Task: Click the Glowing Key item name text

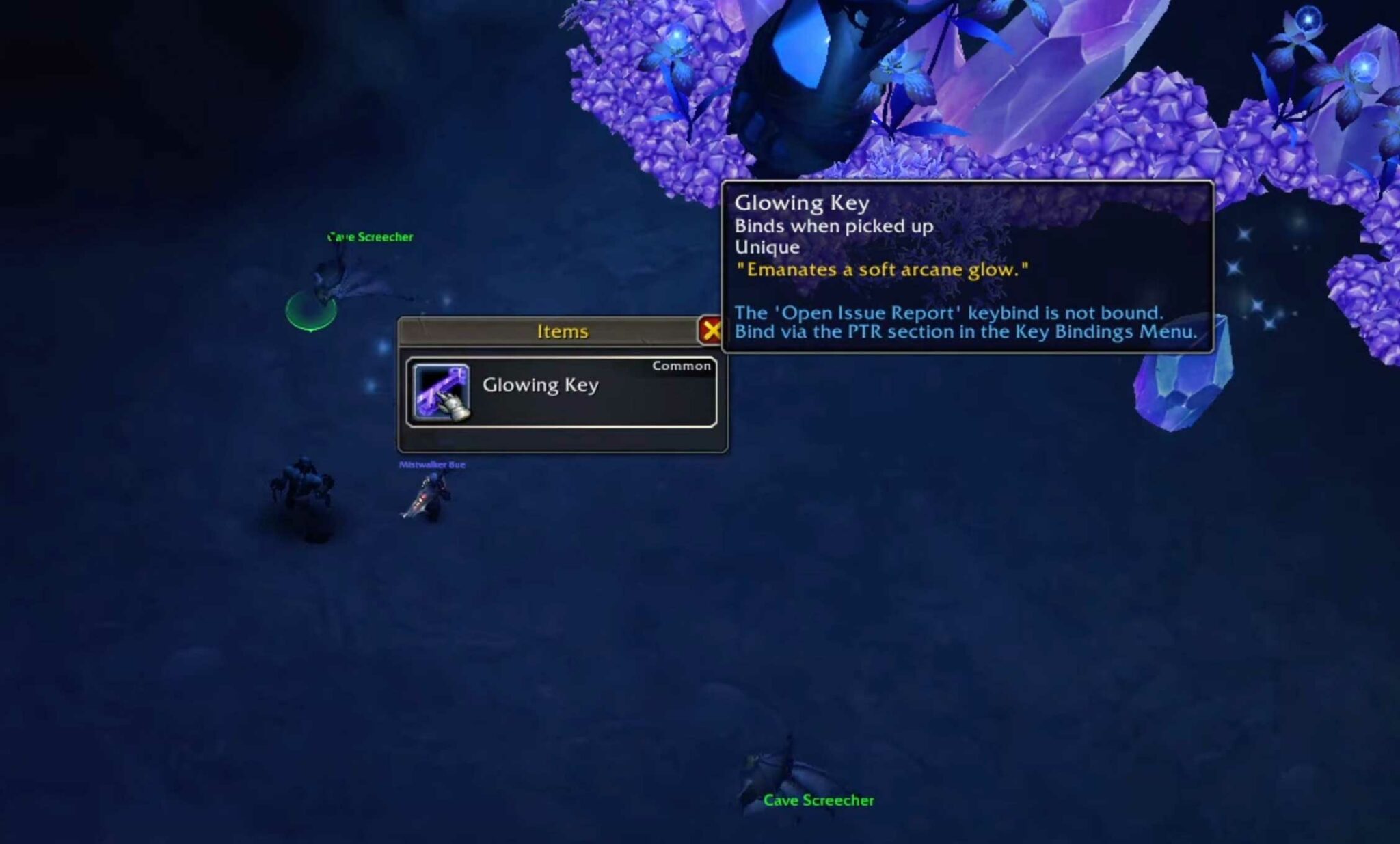Action: point(540,385)
